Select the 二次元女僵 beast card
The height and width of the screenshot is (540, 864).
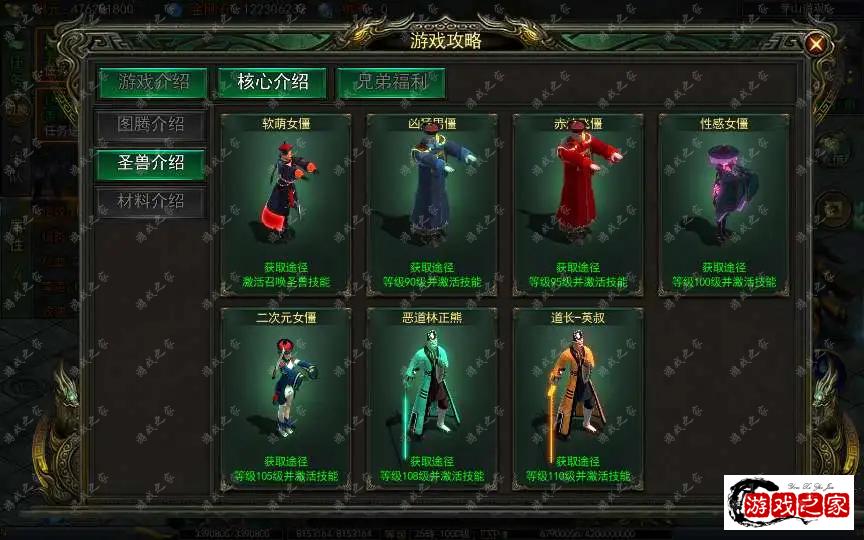286,398
